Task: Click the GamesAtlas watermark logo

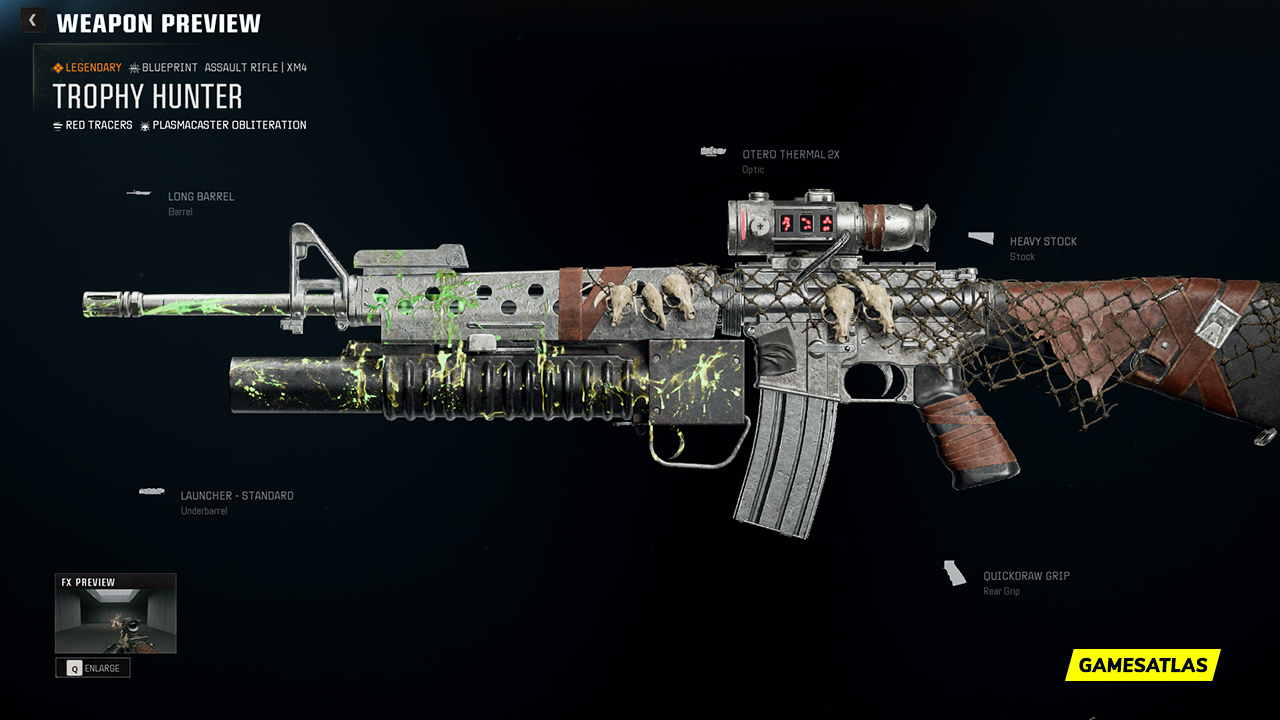Action: coord(1143,665)
